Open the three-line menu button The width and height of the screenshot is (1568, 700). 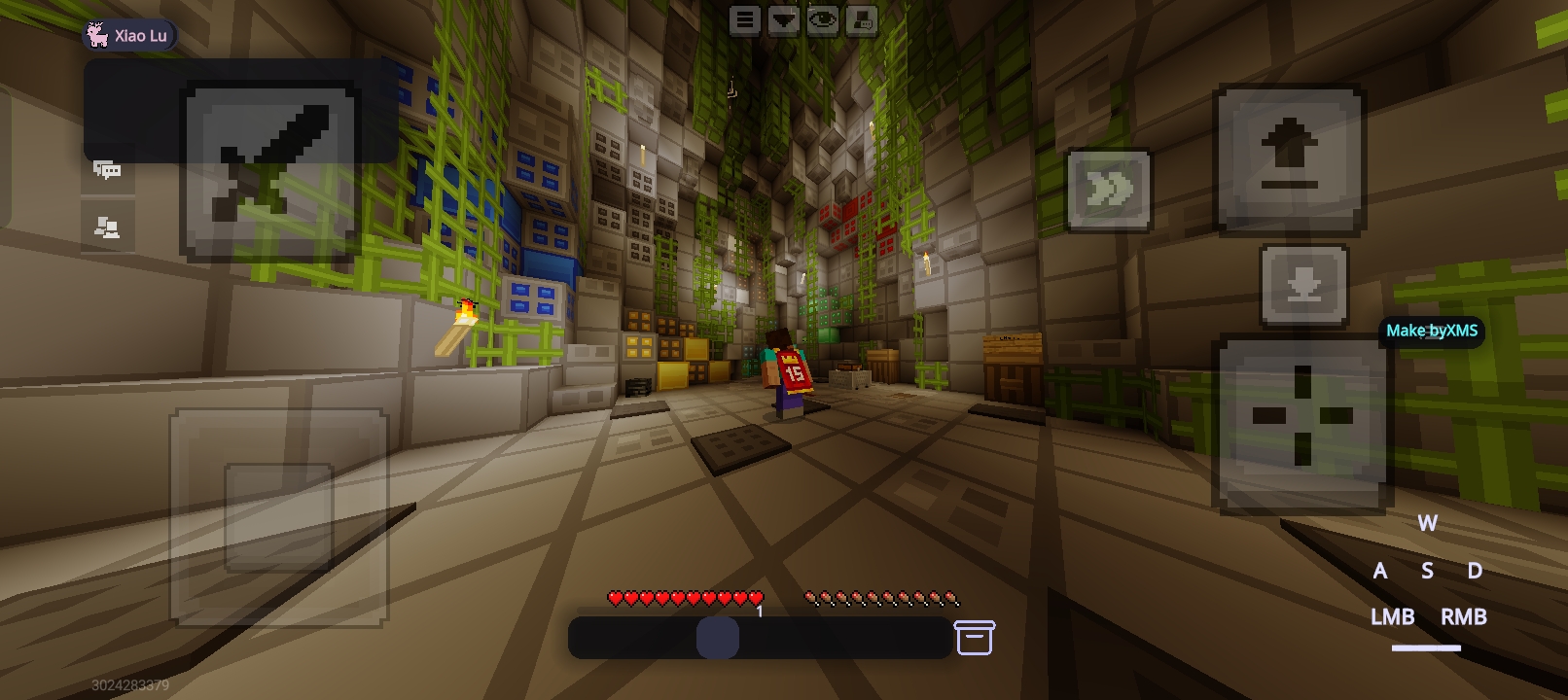click(x=745, y=20)
